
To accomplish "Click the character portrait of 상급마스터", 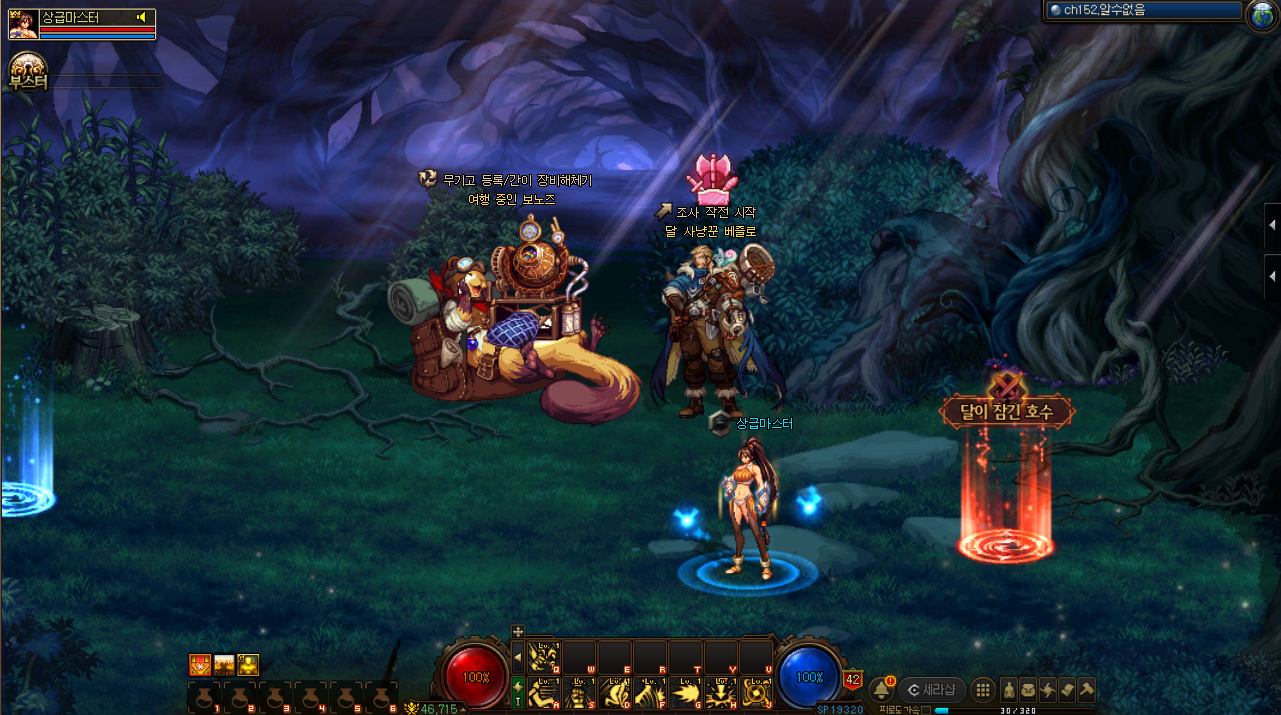I will 23,24.
